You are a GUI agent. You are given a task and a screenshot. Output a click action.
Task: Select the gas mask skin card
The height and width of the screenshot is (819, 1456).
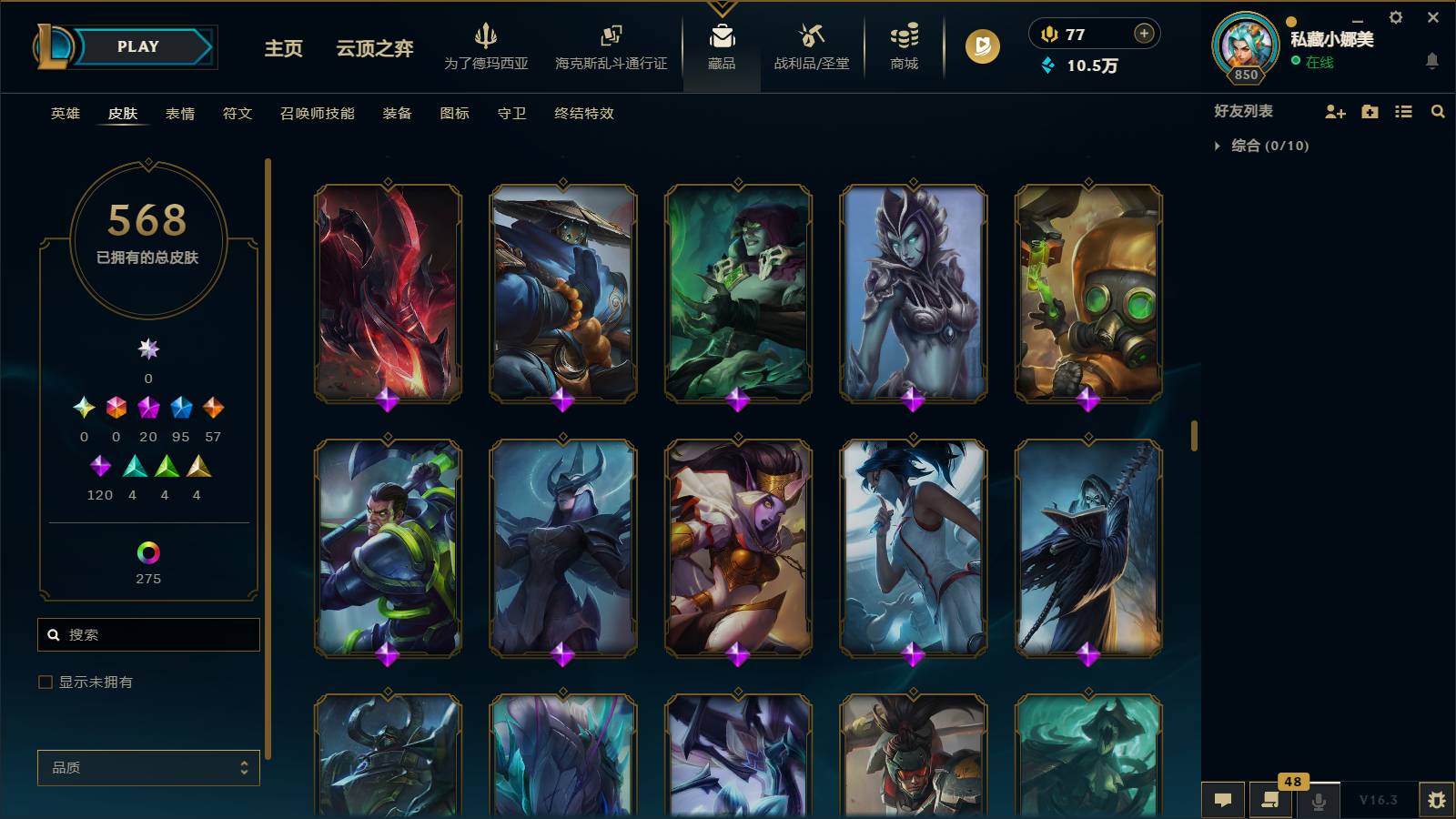pyautogui.click(x=1088, y=289)
